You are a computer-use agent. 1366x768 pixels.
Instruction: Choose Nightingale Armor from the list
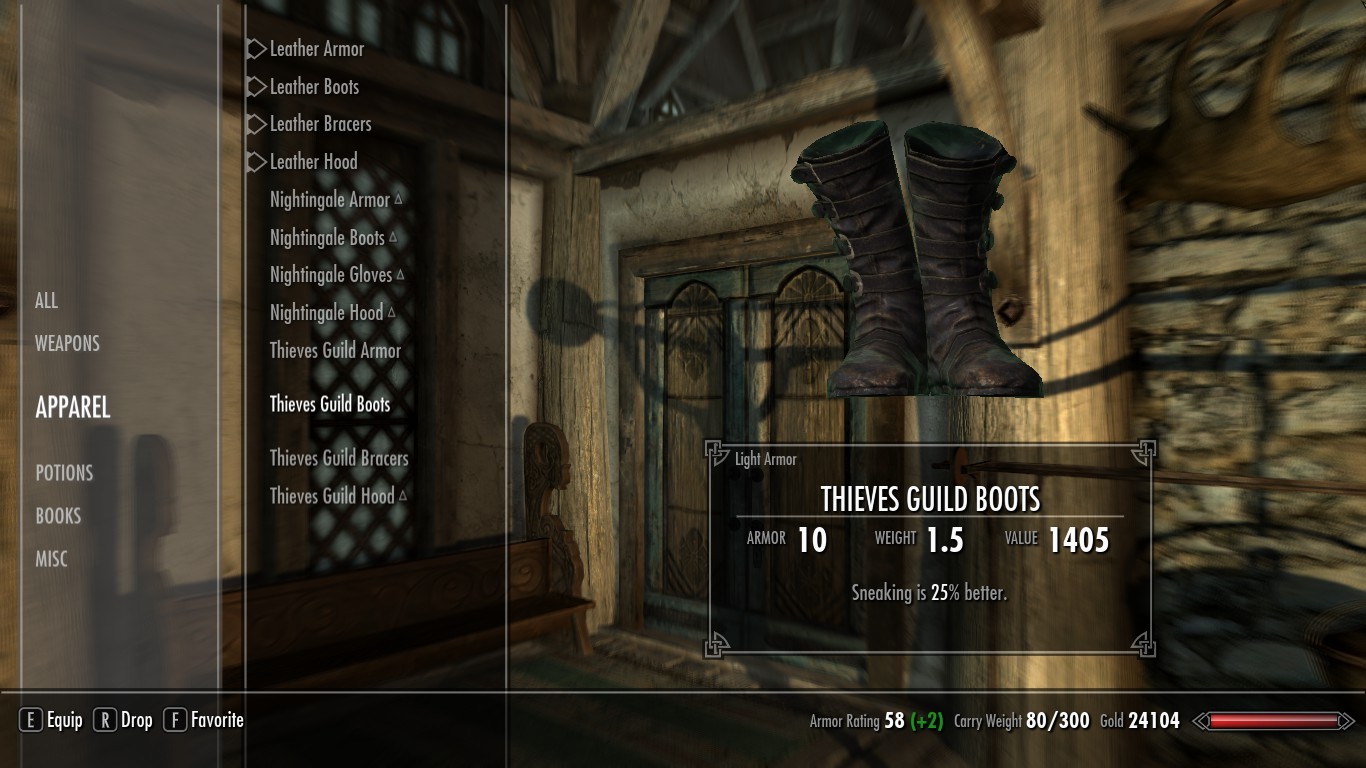click(330, 200)
